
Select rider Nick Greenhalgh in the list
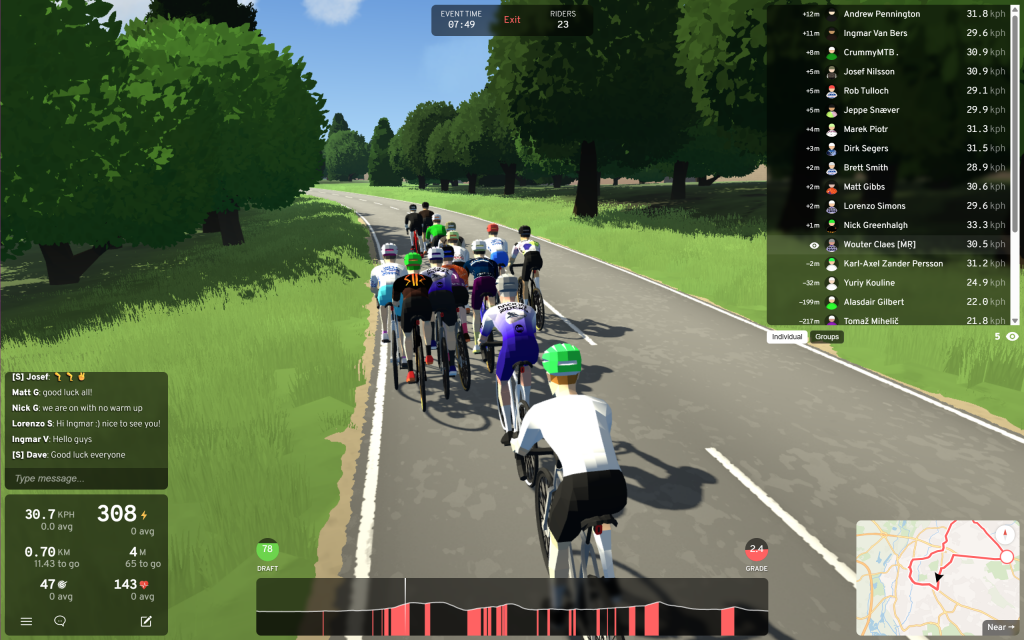[x=876, y=225]
